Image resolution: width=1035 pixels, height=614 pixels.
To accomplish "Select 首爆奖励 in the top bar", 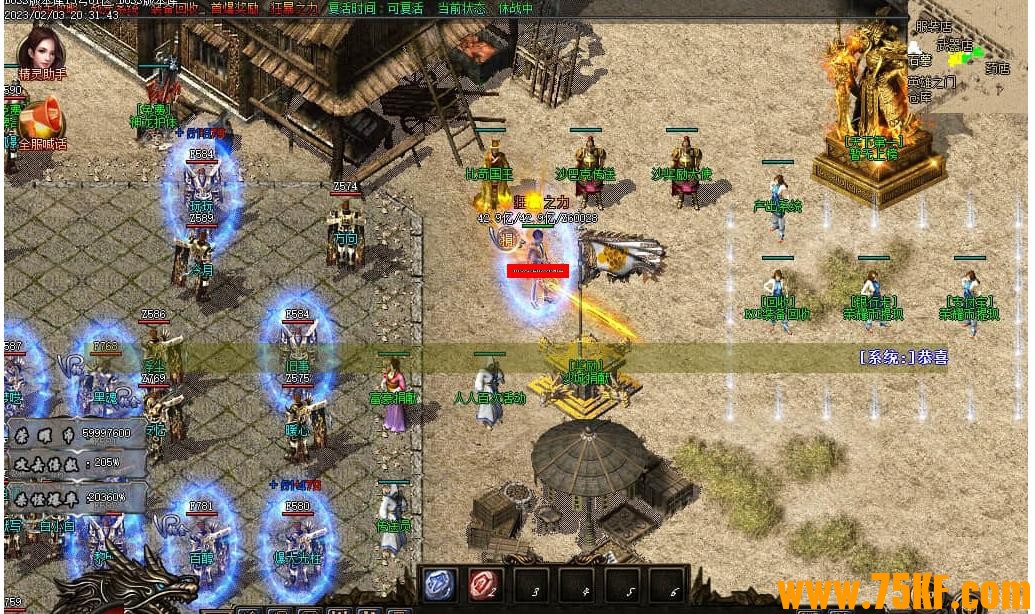I will [232, 9].
